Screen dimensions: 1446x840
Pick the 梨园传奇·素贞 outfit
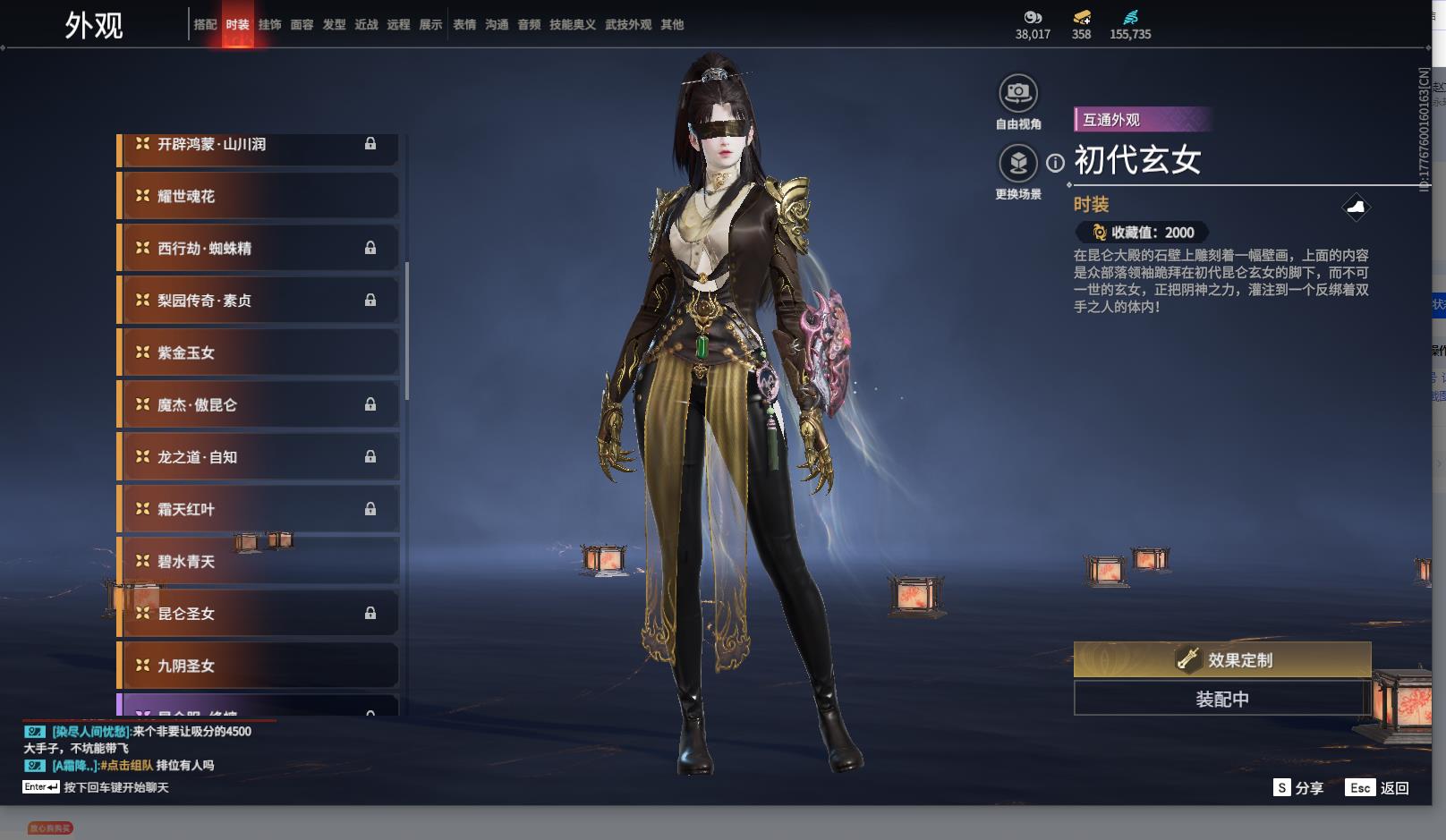coord(259,301)
